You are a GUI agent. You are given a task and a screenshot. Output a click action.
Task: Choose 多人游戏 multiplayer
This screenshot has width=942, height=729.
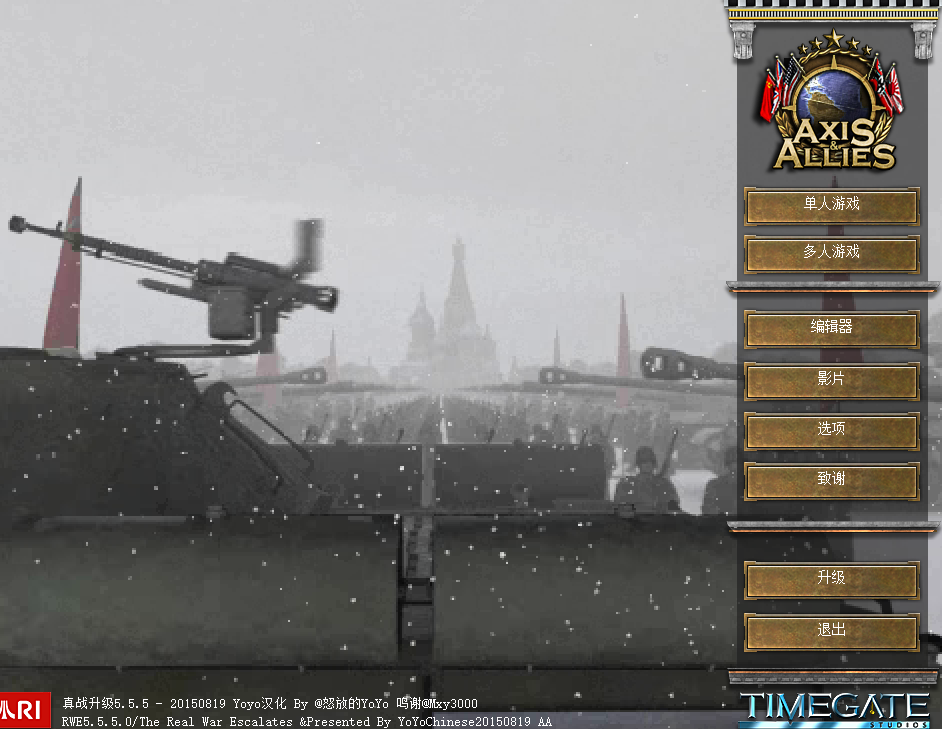click(831, 253)
